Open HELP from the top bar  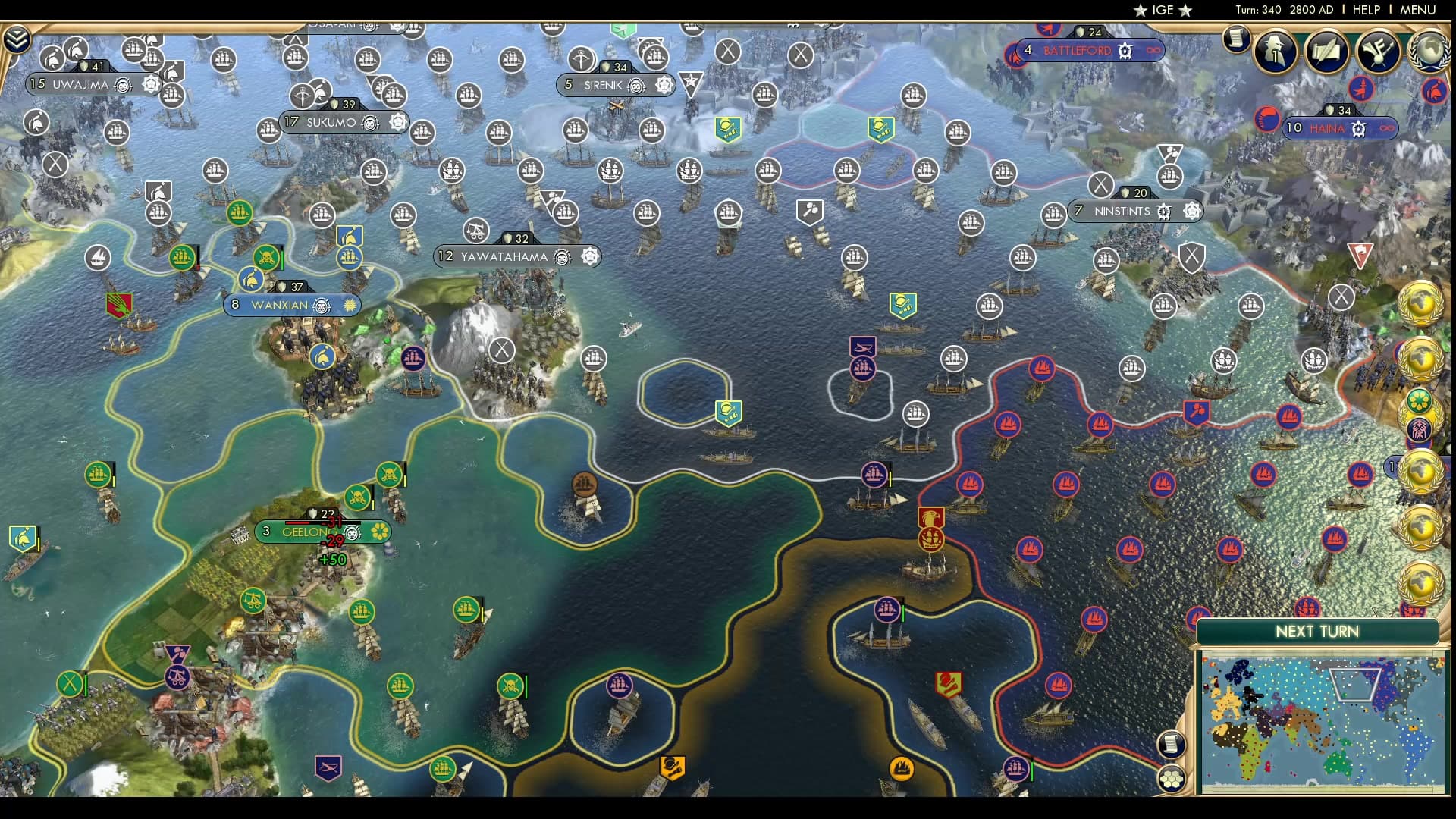[1365, 10]
